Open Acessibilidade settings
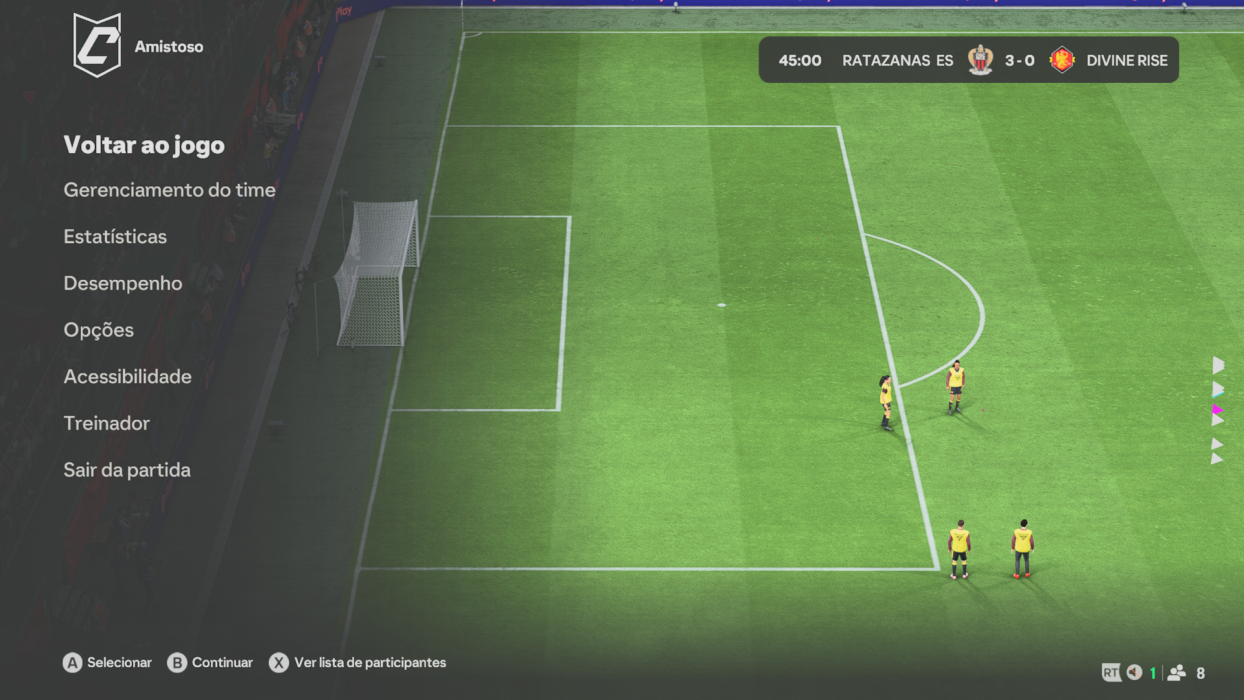 coord(127,377)
